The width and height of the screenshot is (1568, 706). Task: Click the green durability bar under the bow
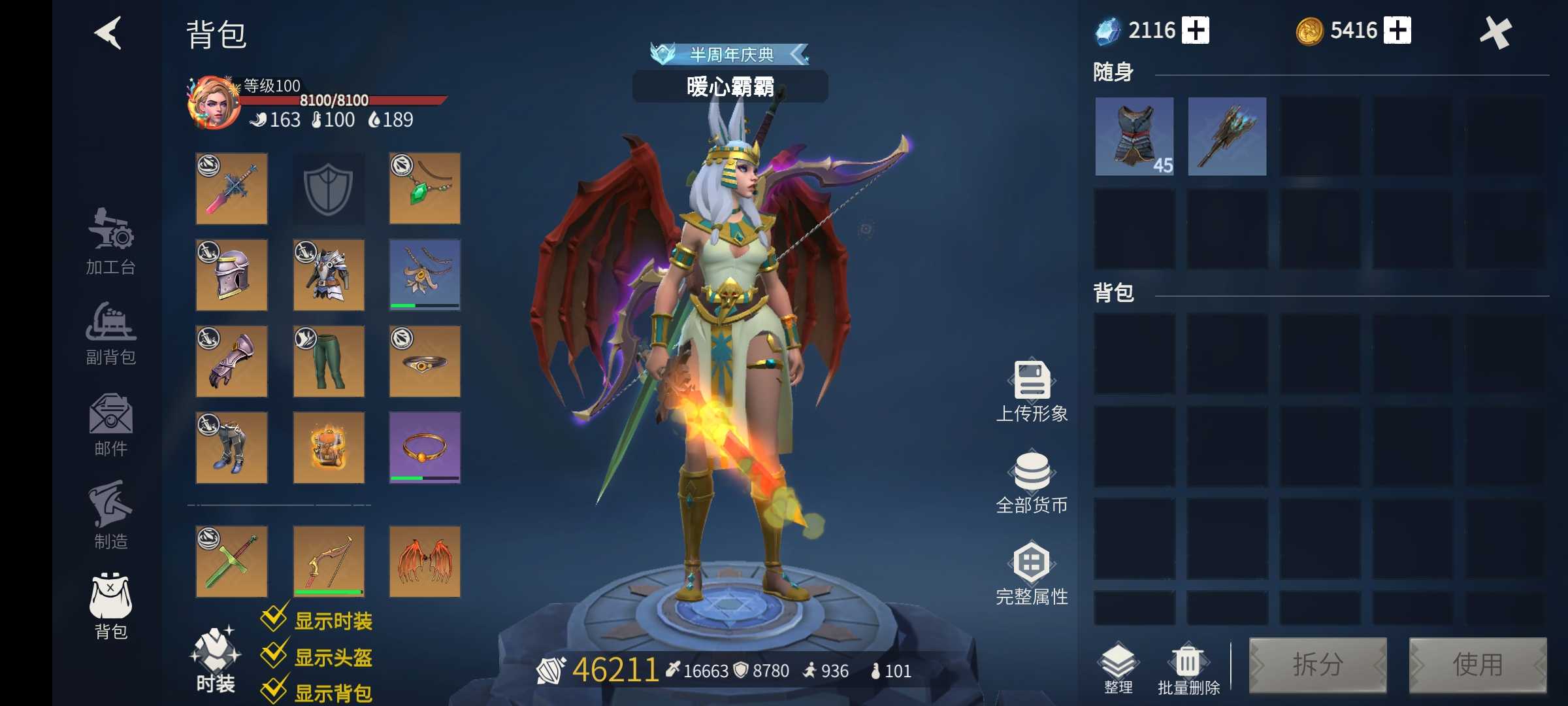click(x=329, y=592)
